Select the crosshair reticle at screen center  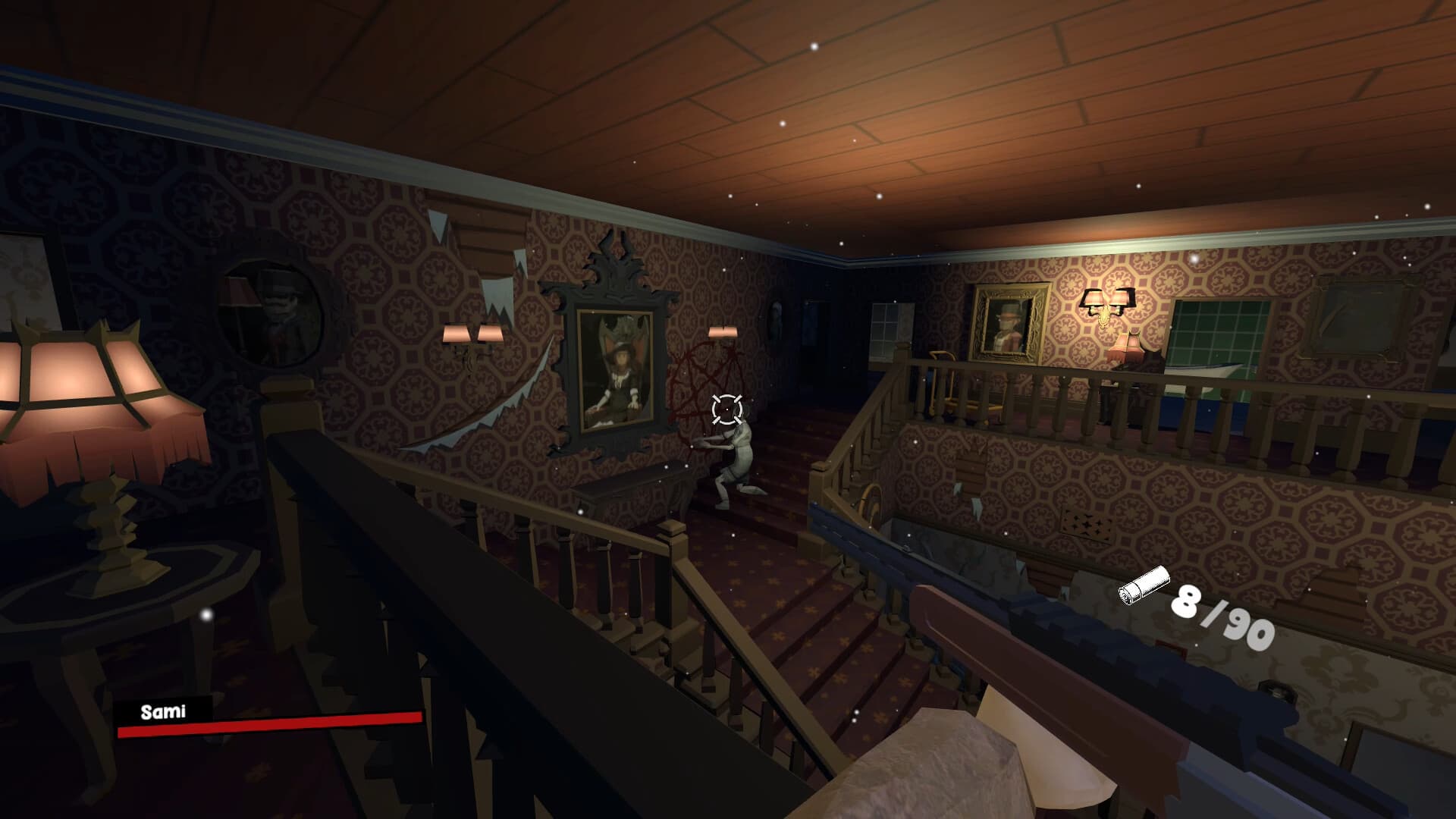coord(726,410)
